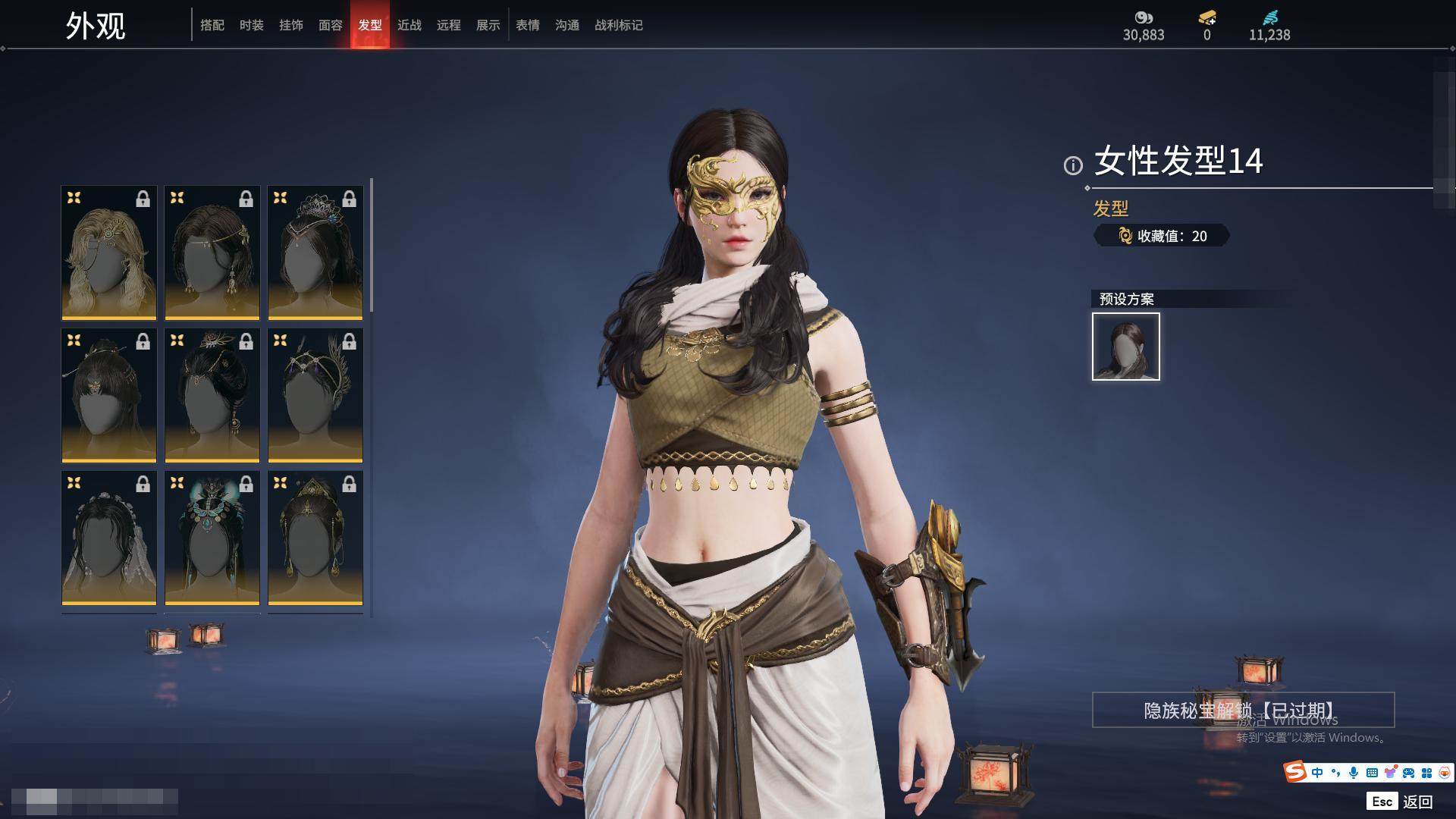Choose the preset thumbnail under 预设方案
The width and height of the screenshot is (1456, 819).
coord(1126,347)
